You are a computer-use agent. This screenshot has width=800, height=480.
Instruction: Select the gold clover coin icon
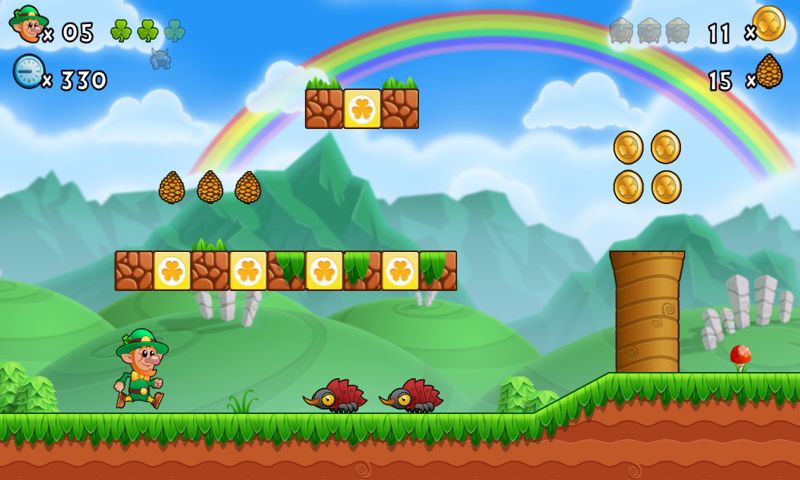769,24
